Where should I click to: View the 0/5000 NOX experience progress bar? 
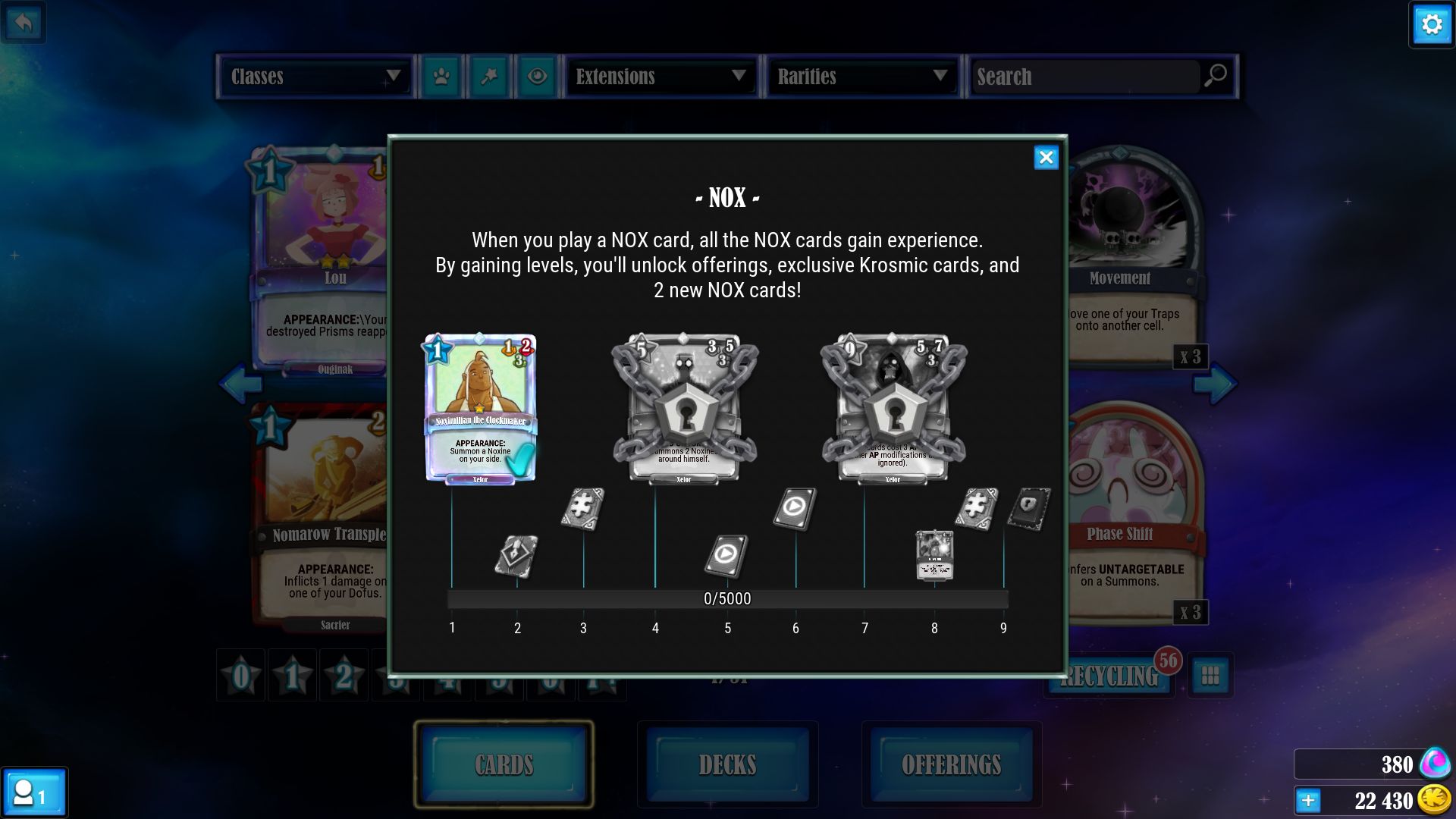[x=726, y=598]
